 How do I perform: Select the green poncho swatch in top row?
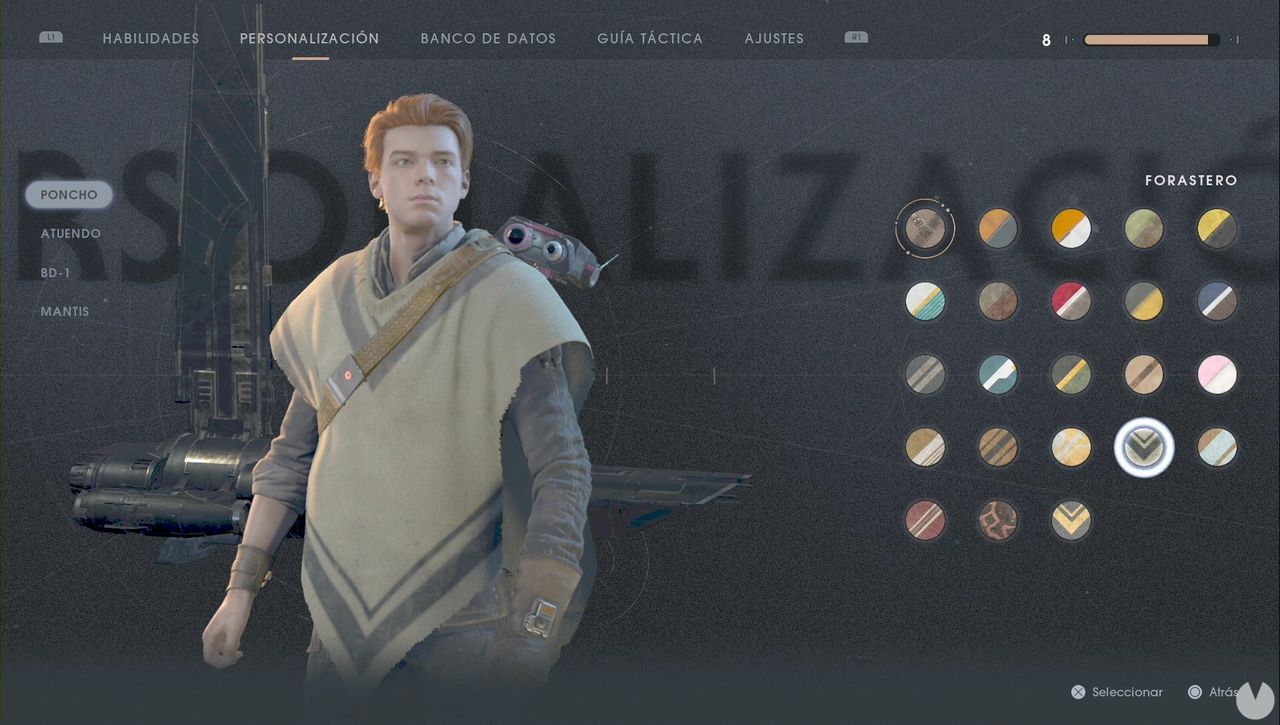(x=1144, y=228)
